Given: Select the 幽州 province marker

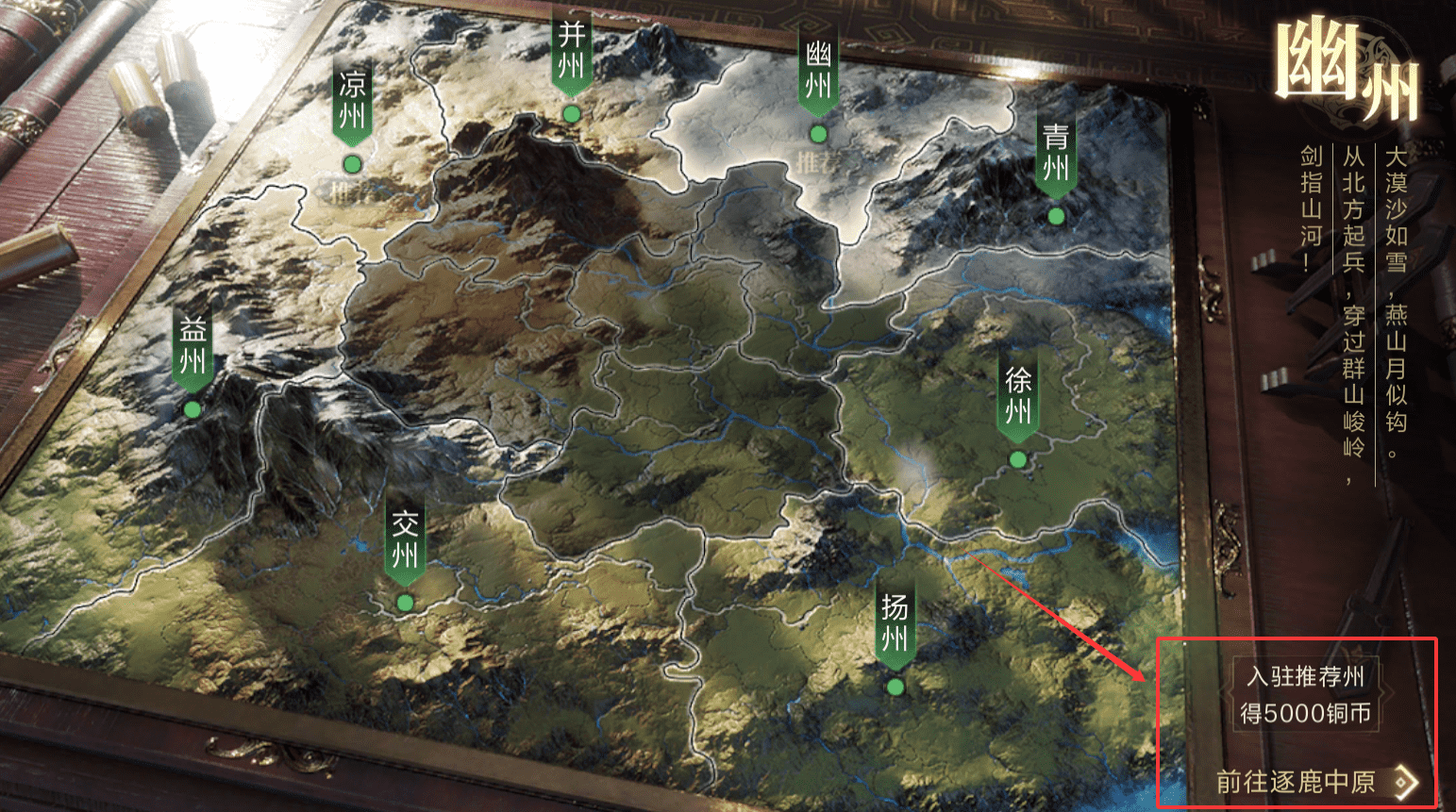Looking at the screenshot, I should pyautogui.click(x=818, y=73).
